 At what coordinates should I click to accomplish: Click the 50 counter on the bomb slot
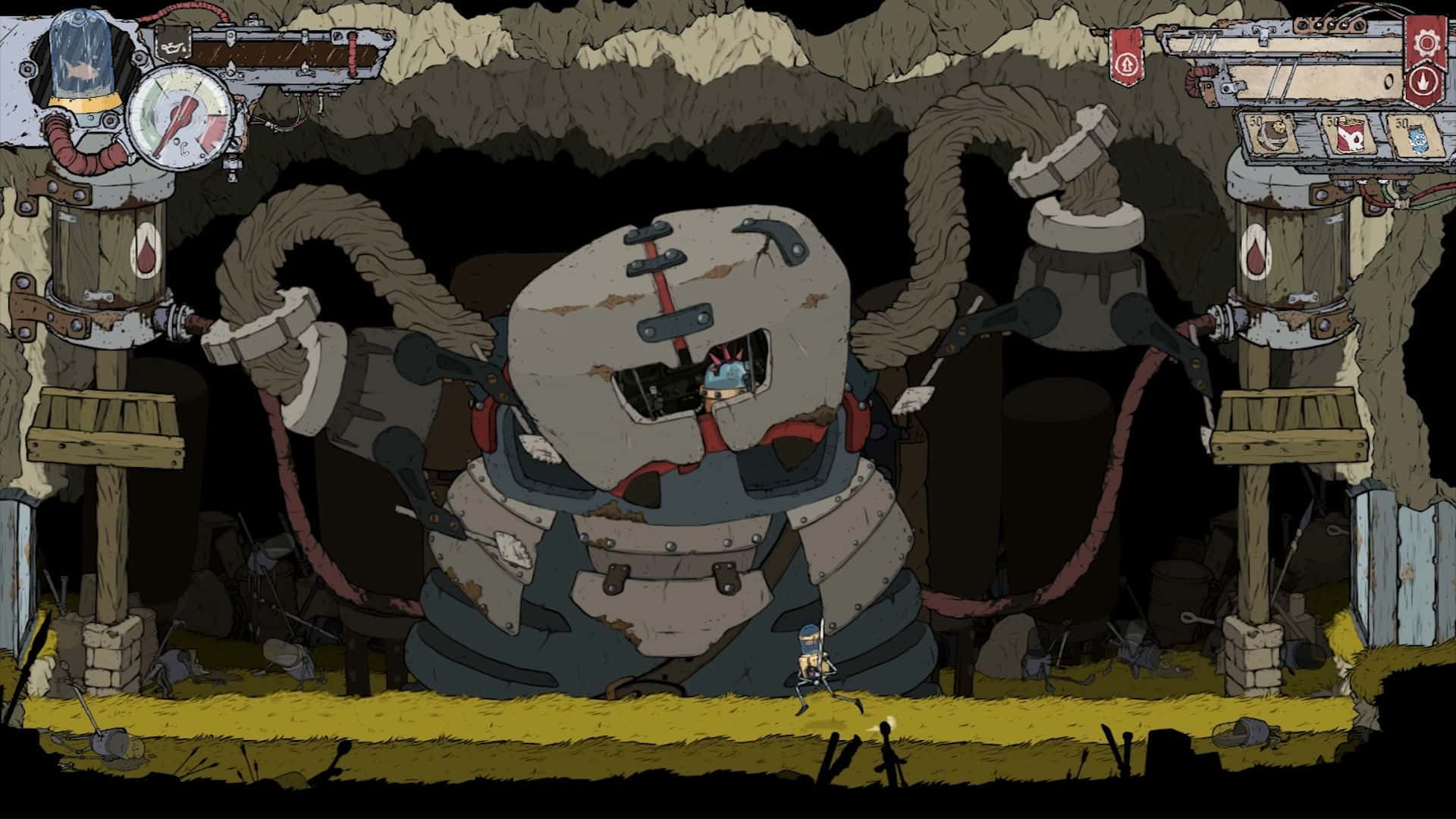[1256, 122]
